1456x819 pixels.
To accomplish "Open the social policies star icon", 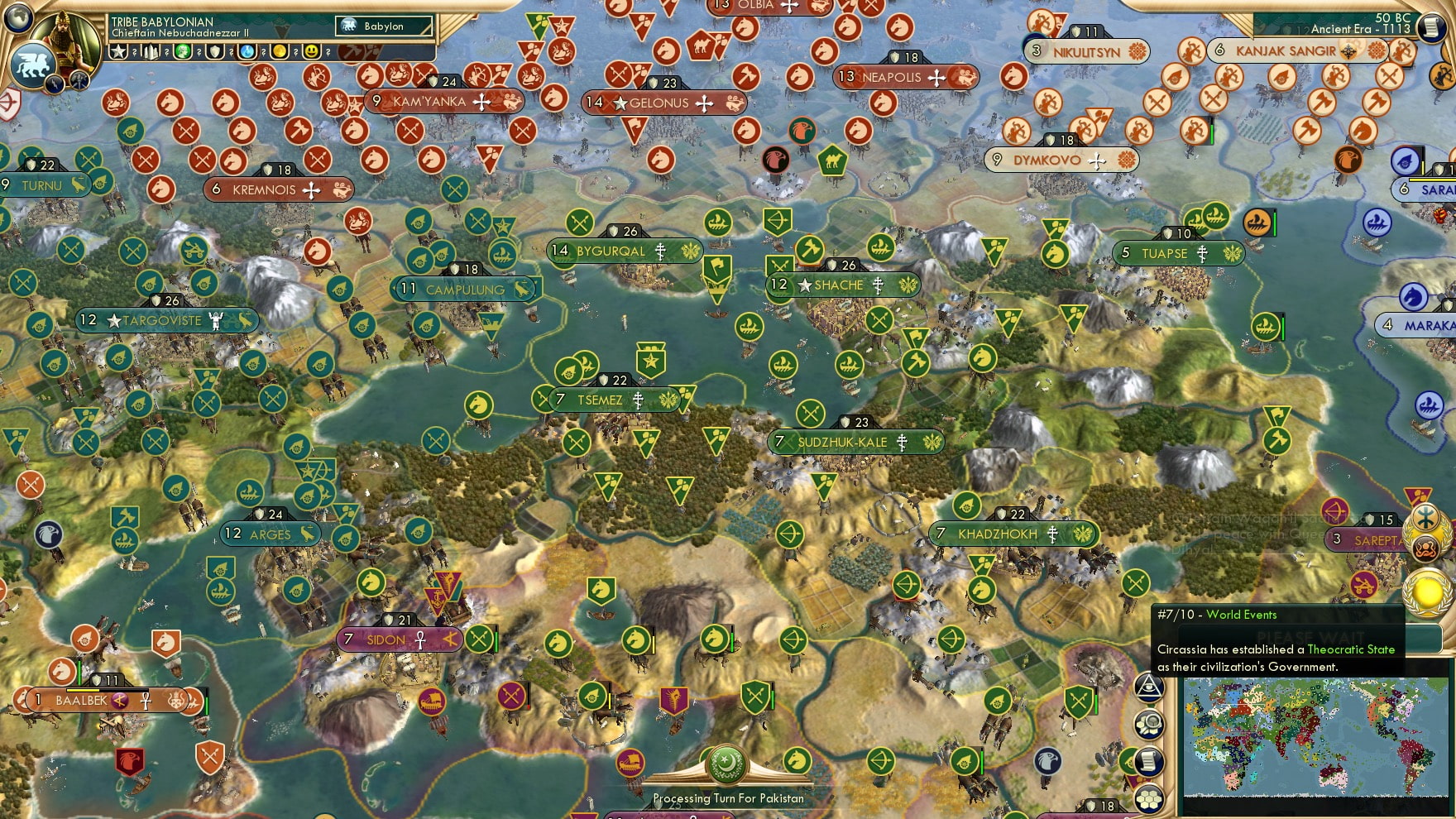I will pos(117,52).
